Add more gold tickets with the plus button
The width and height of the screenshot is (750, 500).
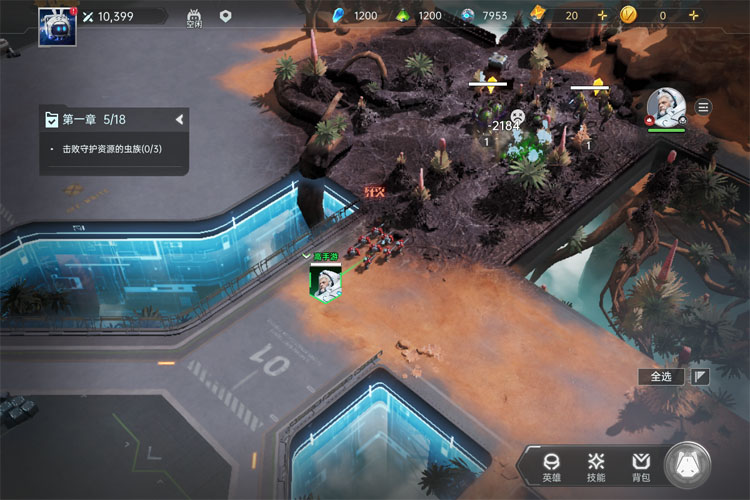tap(602, 16)
